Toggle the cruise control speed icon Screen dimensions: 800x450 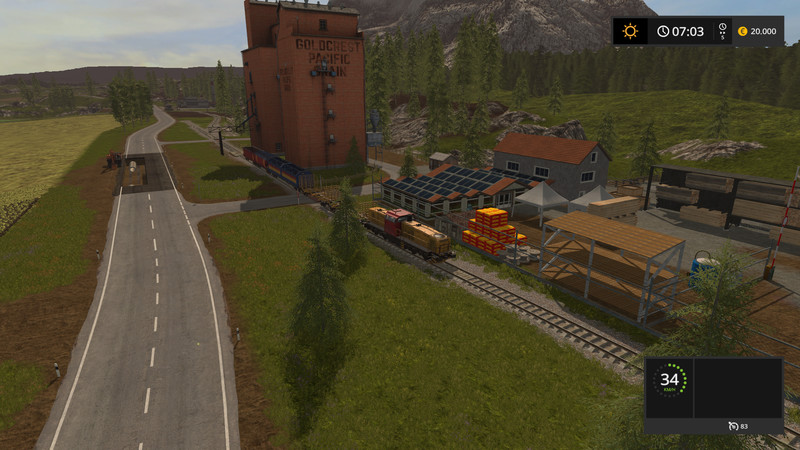tap(734, 427)
